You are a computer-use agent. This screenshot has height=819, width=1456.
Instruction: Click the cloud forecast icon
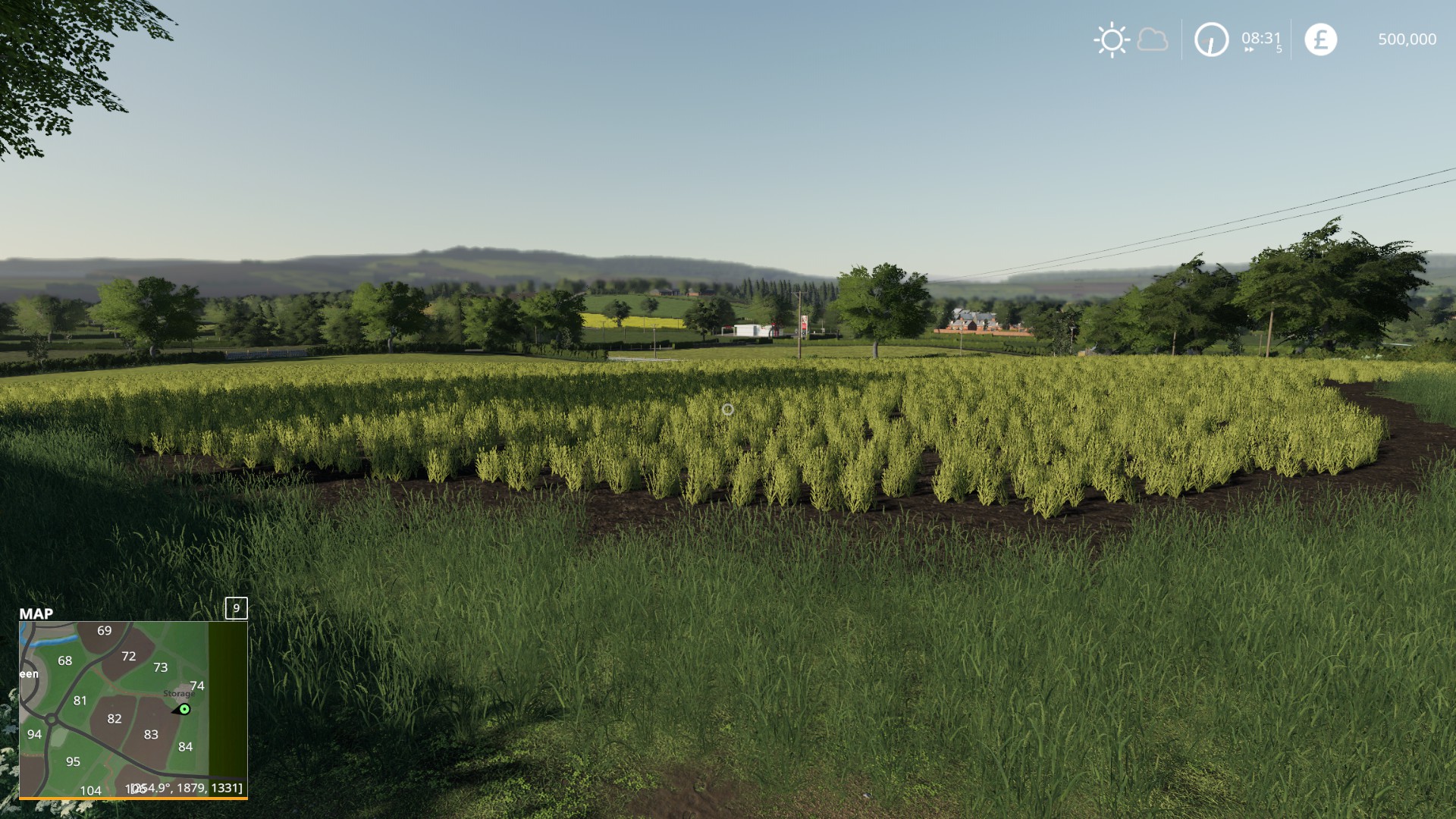click(1153, 39)
